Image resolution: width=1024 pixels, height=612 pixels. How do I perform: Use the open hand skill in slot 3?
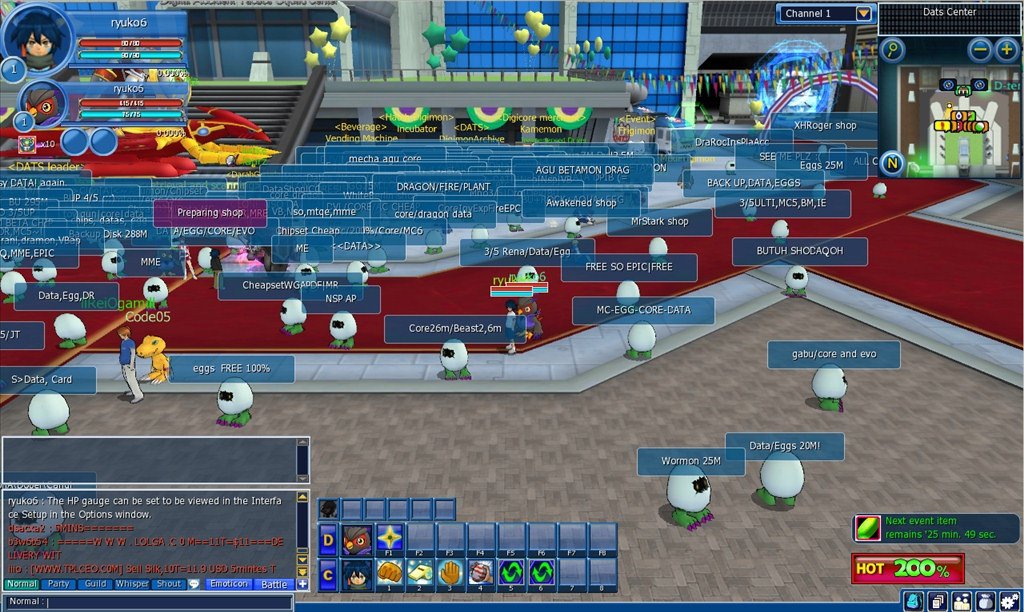click(x=450, y=573)
